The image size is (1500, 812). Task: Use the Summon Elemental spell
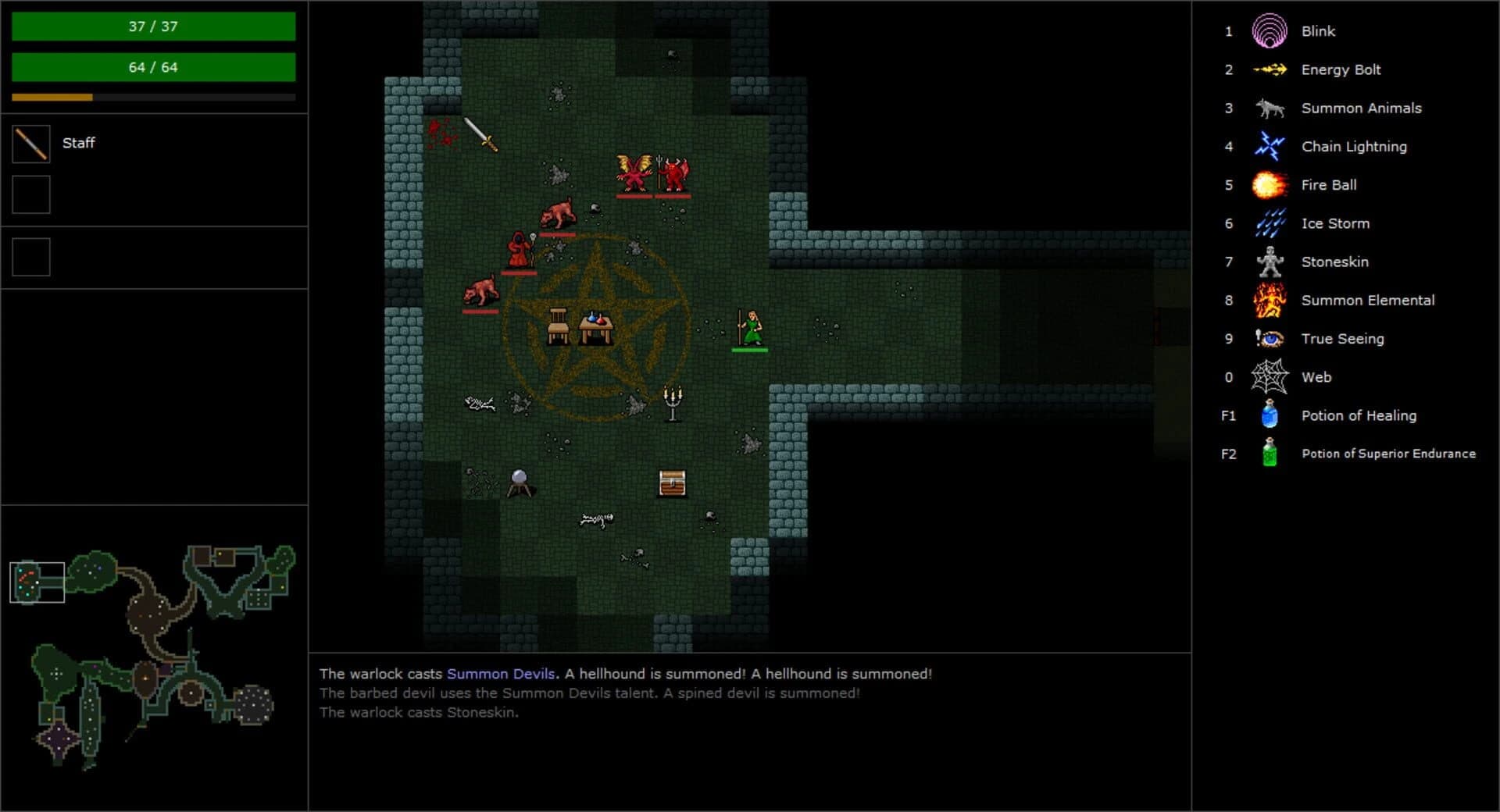1271,300
